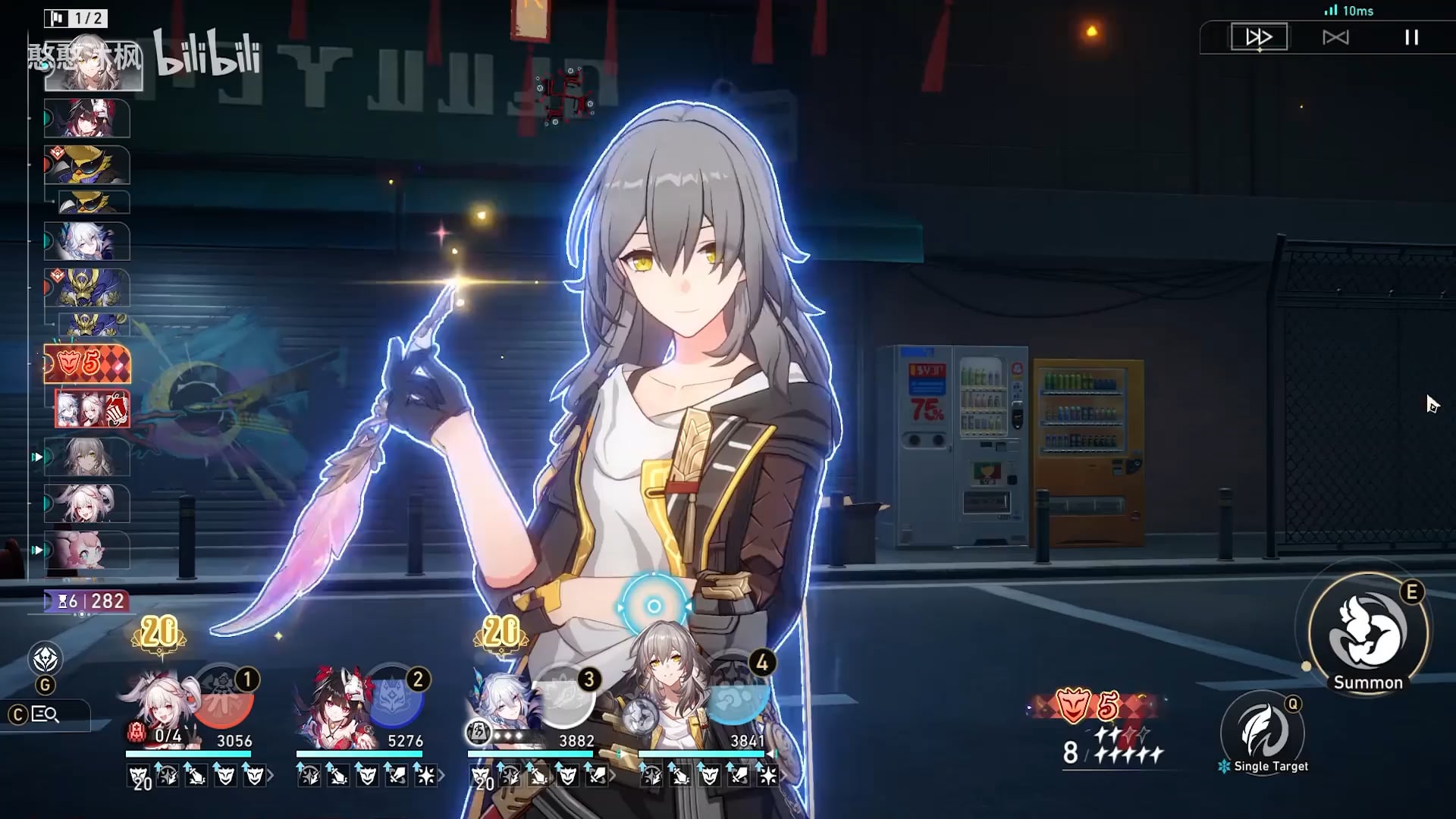Viewport: 1456px width, 819px height.
Task: Select the golden-masked enemy in turn order
Action: click(x=87, y=165)
